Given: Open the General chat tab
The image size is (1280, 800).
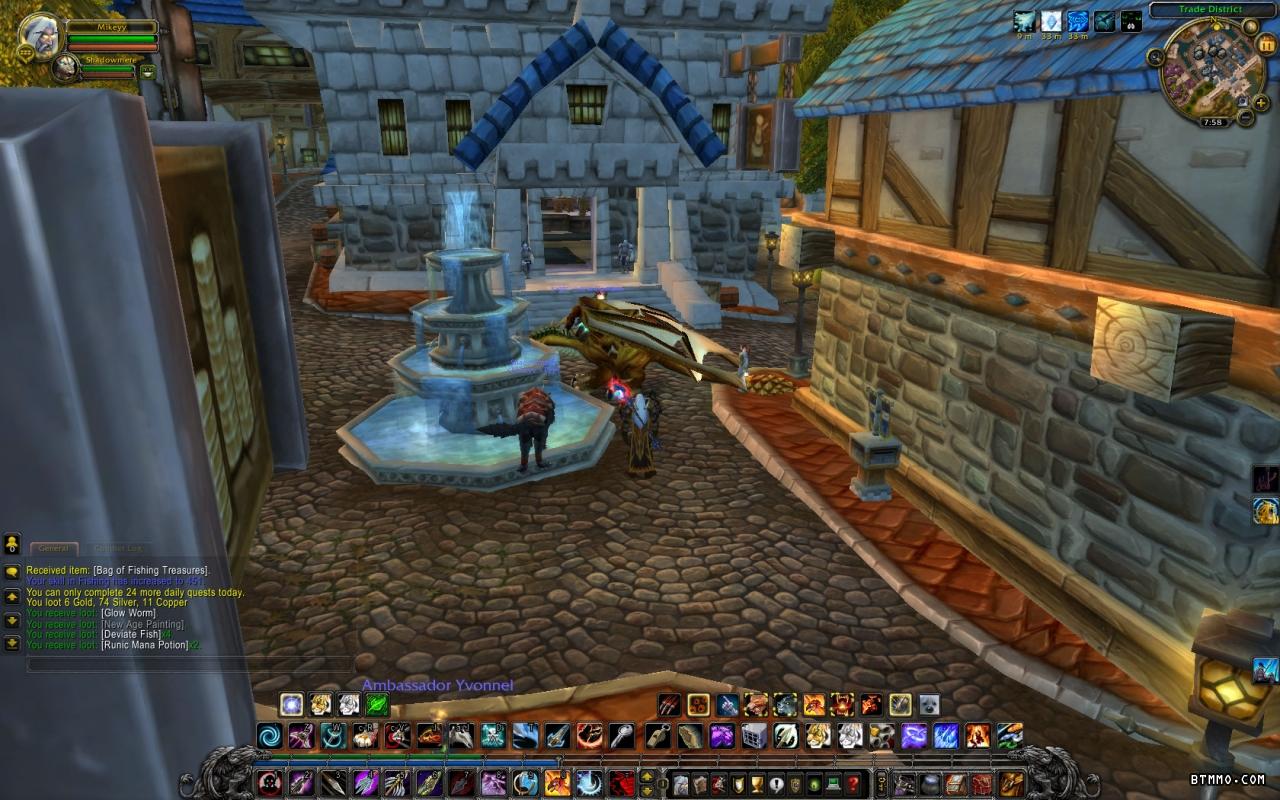Looking at the screenshot, I should click(x=53, y=548).
